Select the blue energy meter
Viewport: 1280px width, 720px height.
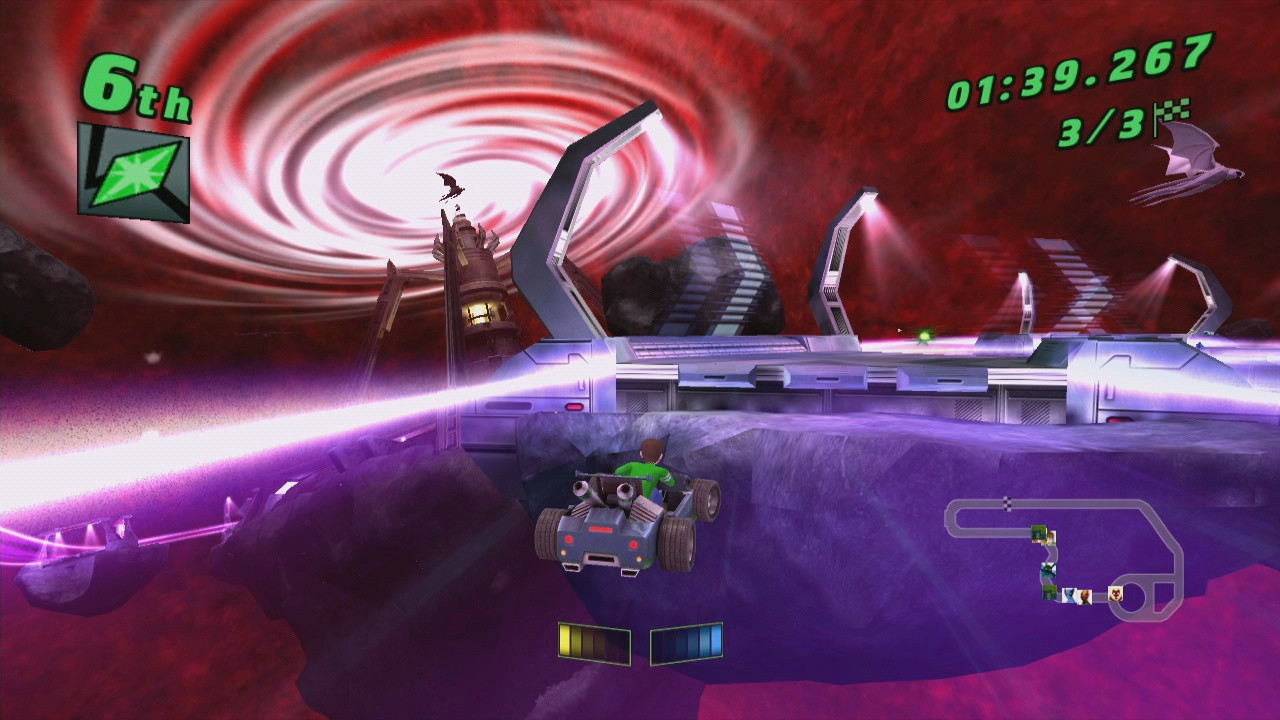688,645
